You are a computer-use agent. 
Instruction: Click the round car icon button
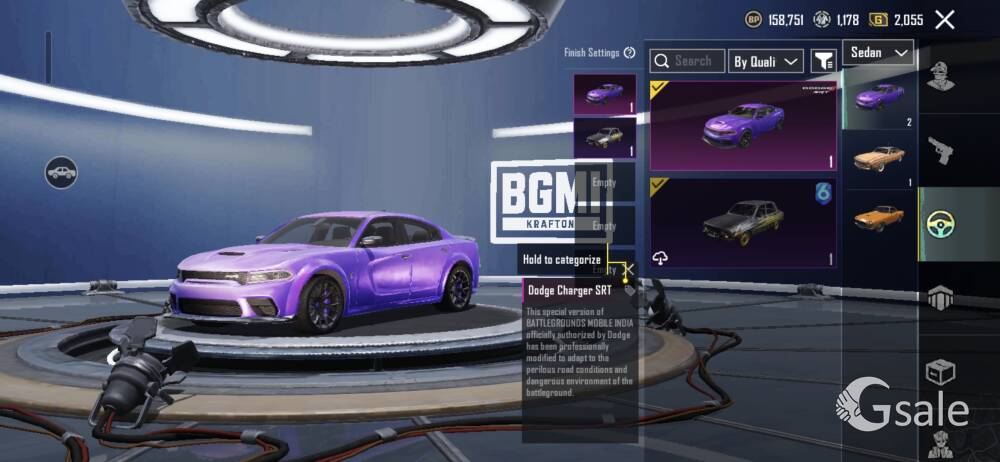[x=61, y=172]
